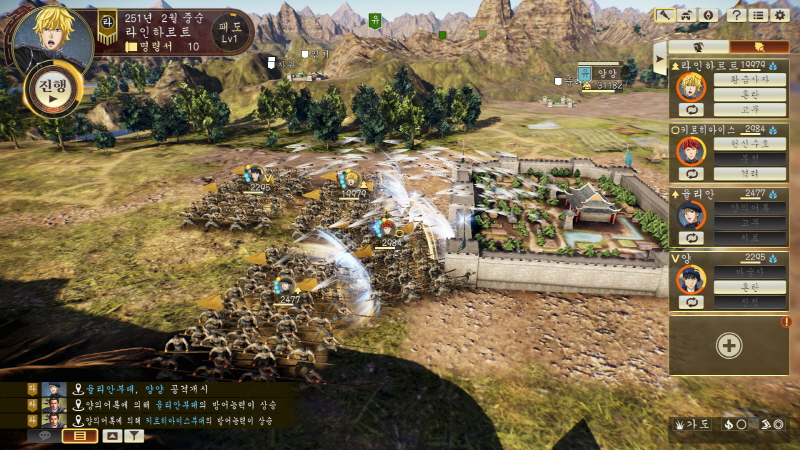Screen dimensions: 800x450
Task: Select 양's 혼란 tactic
Action: pos(748,287)
